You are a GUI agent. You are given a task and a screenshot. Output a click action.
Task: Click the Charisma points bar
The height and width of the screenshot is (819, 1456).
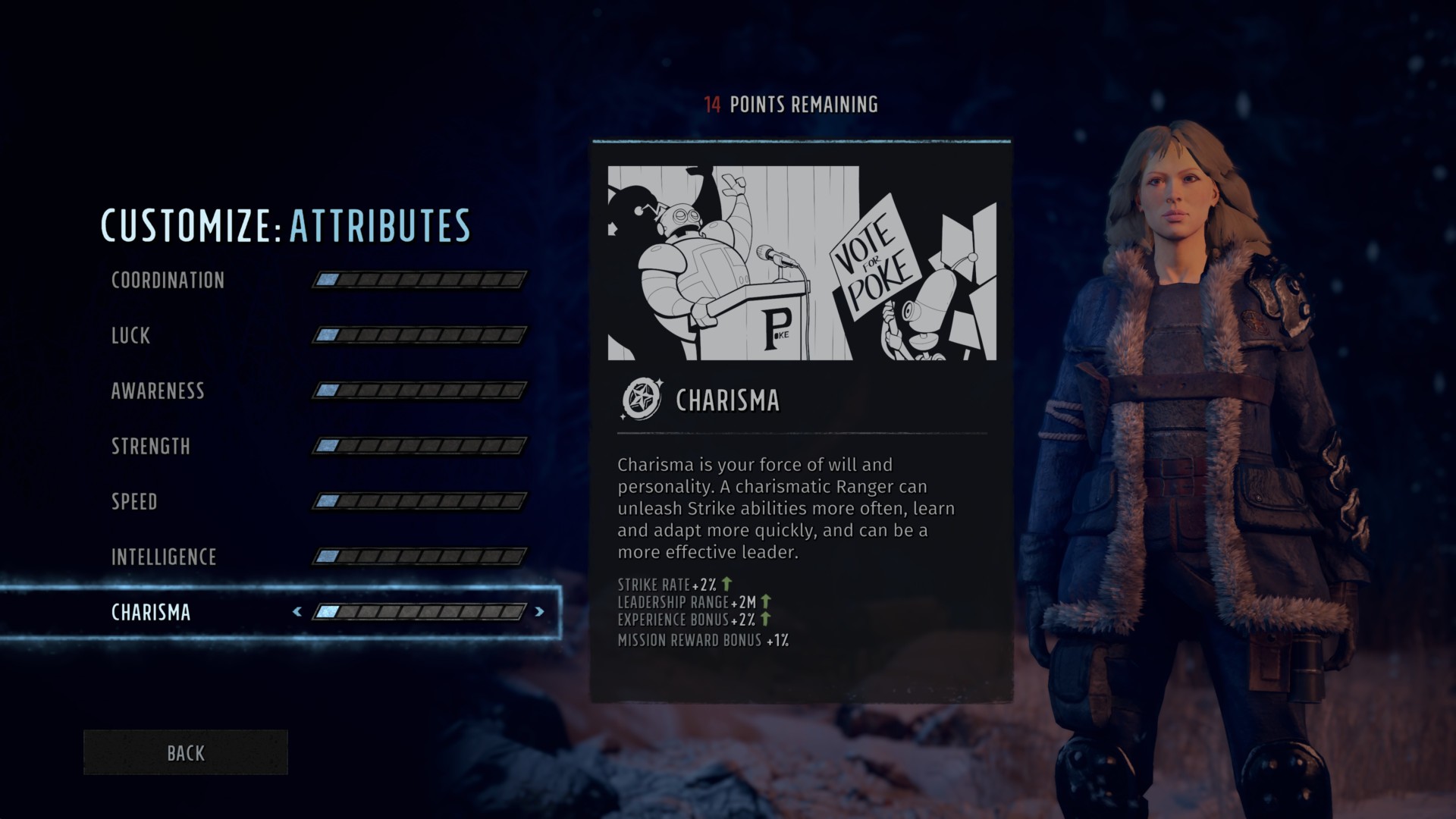[419, 611]
